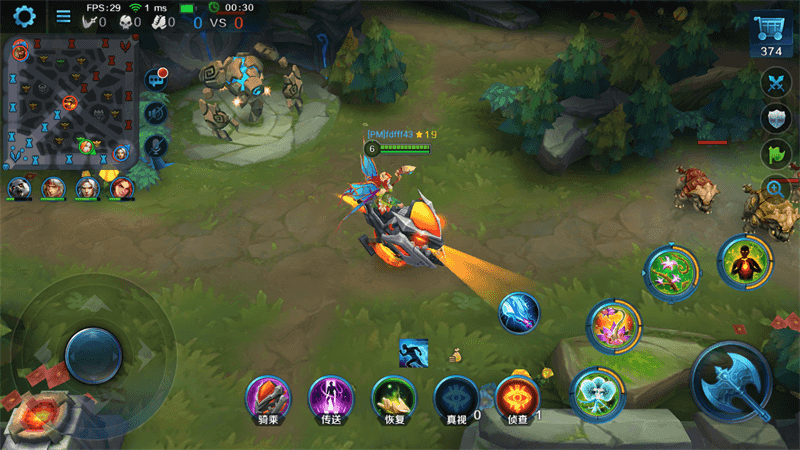Viewport: 800px width, 450px height.
Task: Send the shield defend signal
Action: click(x=776, y=119)
